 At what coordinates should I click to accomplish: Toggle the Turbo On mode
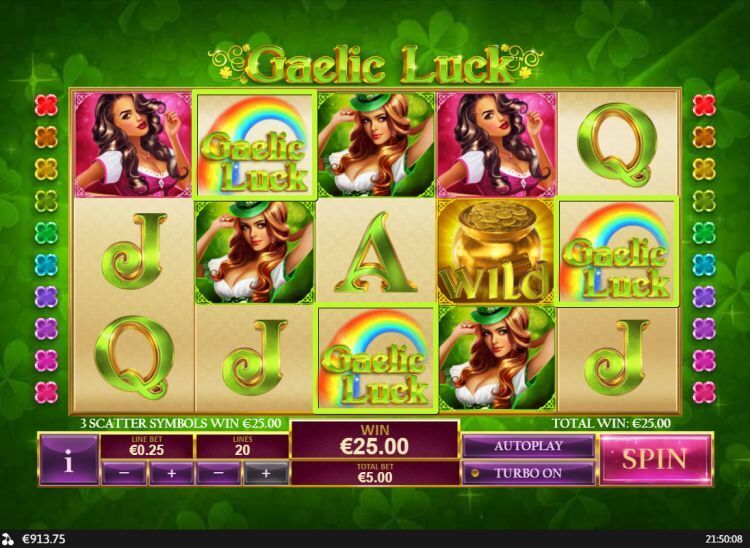[527, 472]
